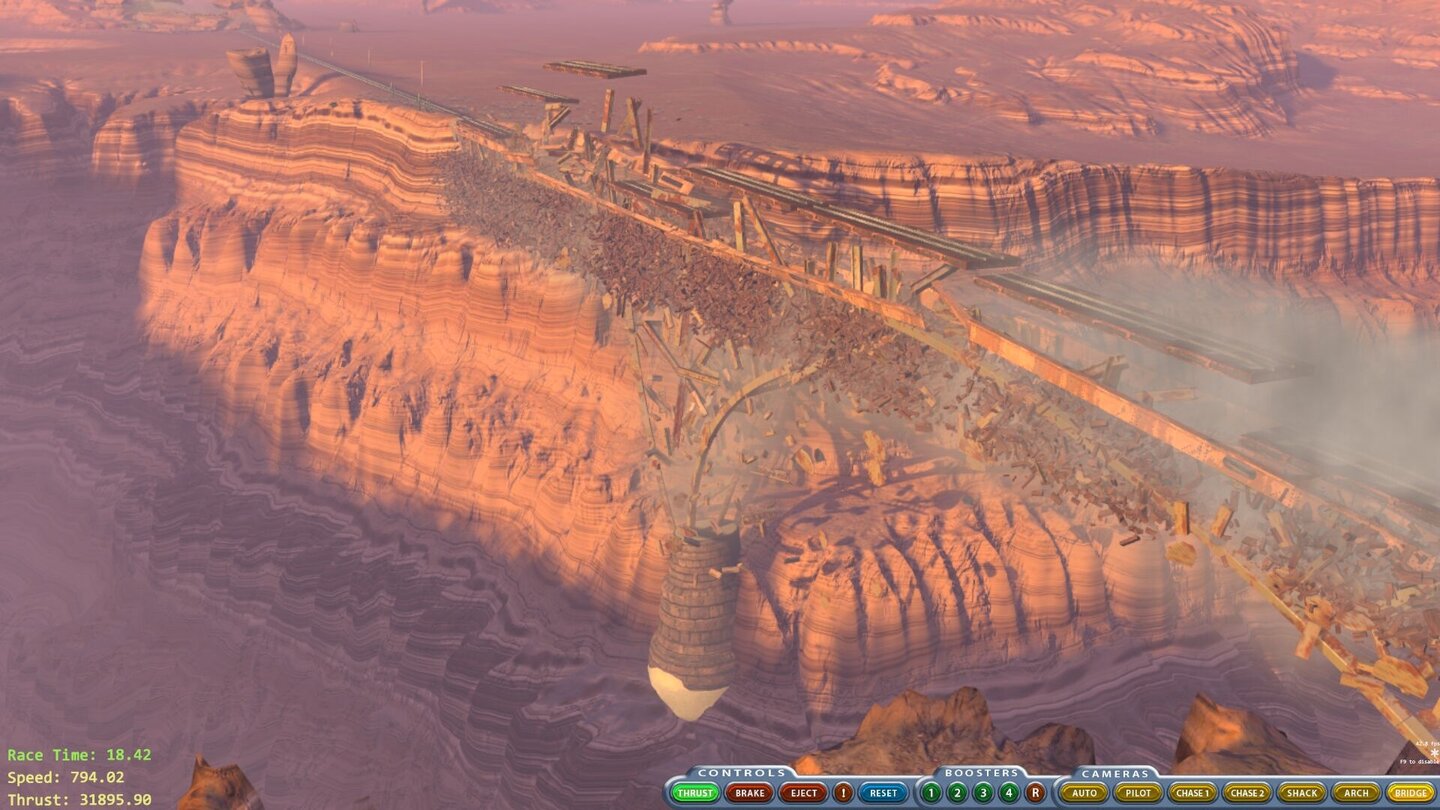Switch to the PILOT camera view

tap(1139, 792)
